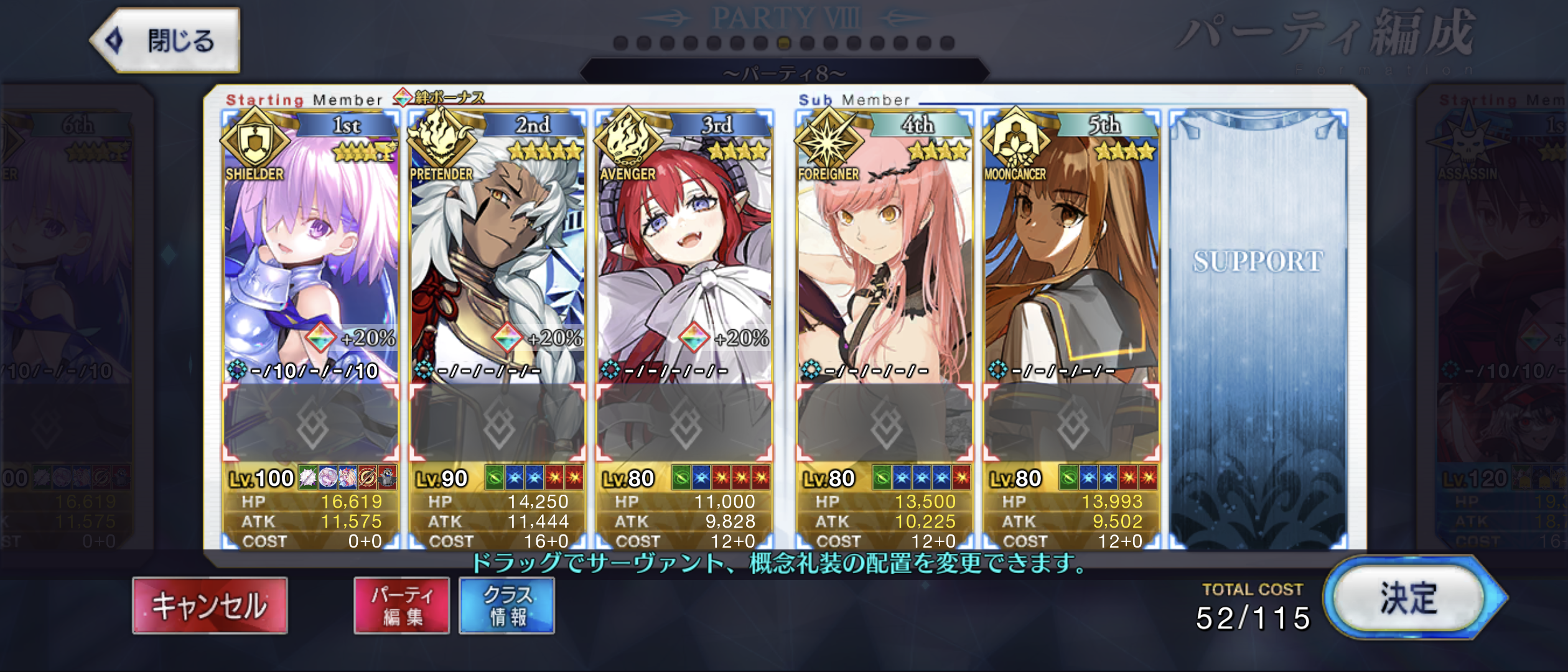This screenshot has height=672, width=1568.
Task: Confirm the party with 決定
Action: [x=1409, y=598]
